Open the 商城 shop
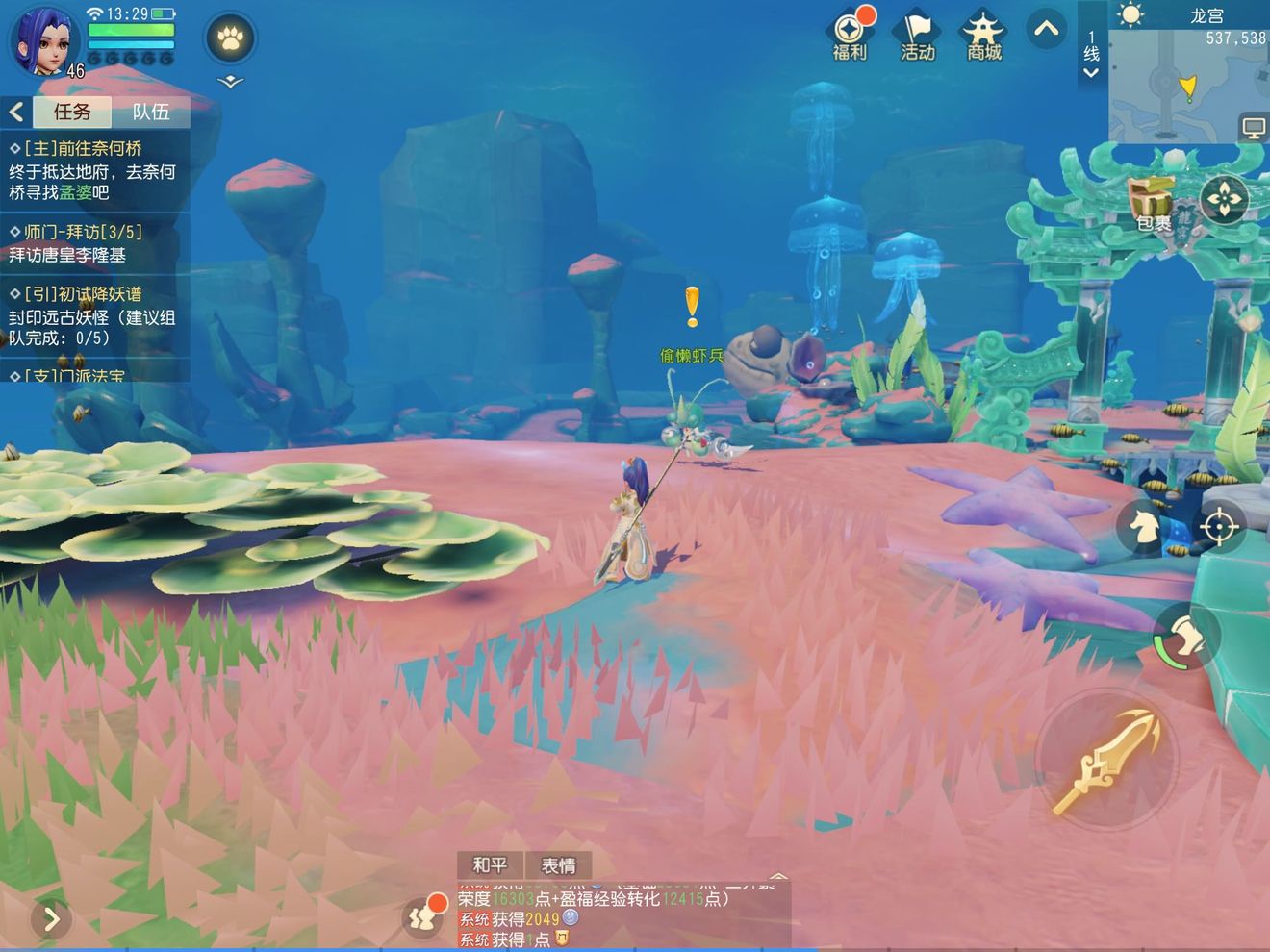1270x952 pixels. (x=984, y=37)
